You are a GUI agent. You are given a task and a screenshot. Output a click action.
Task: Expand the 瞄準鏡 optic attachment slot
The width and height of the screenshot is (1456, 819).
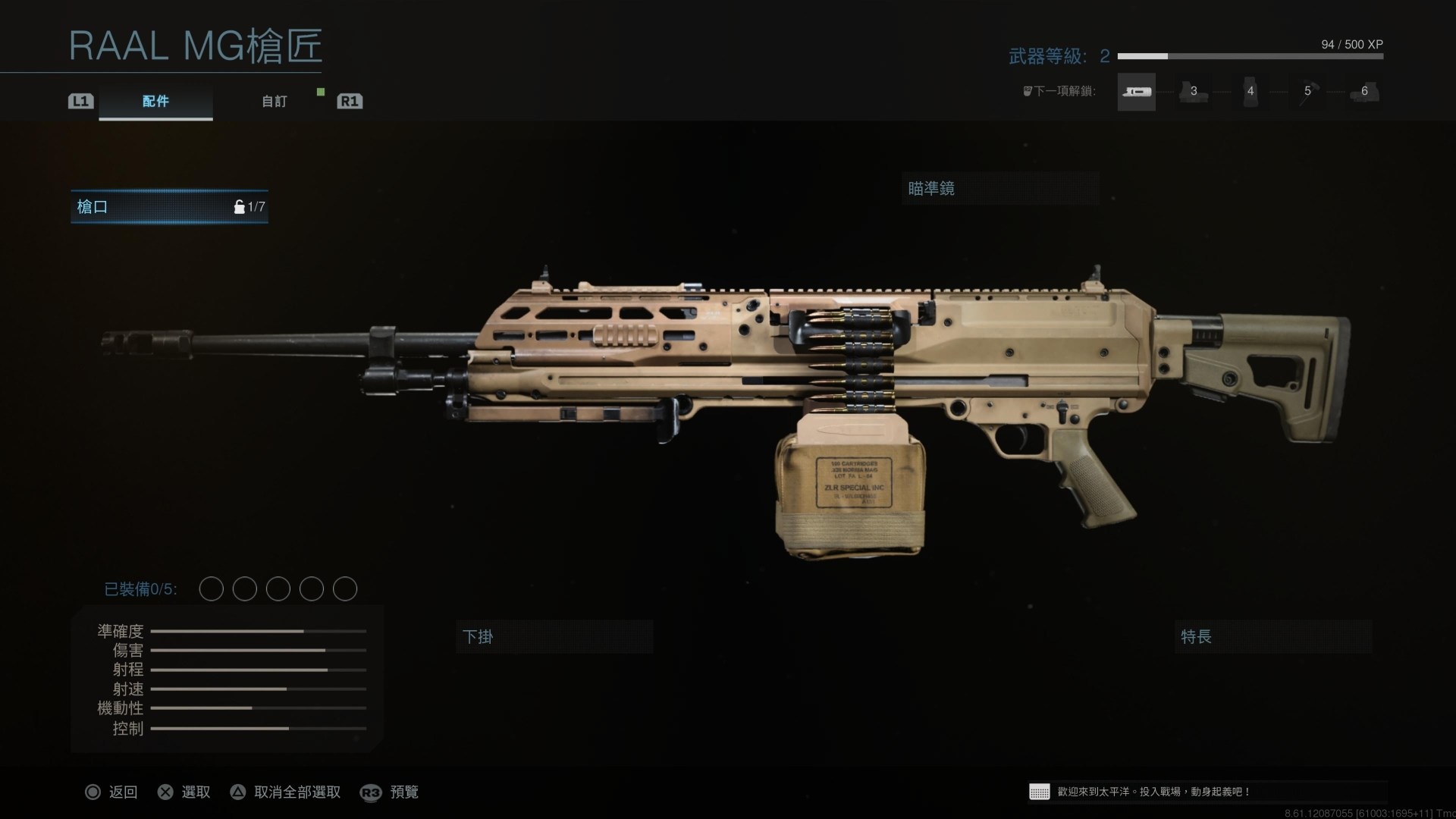pyautogui.click(x=999, y=189)
